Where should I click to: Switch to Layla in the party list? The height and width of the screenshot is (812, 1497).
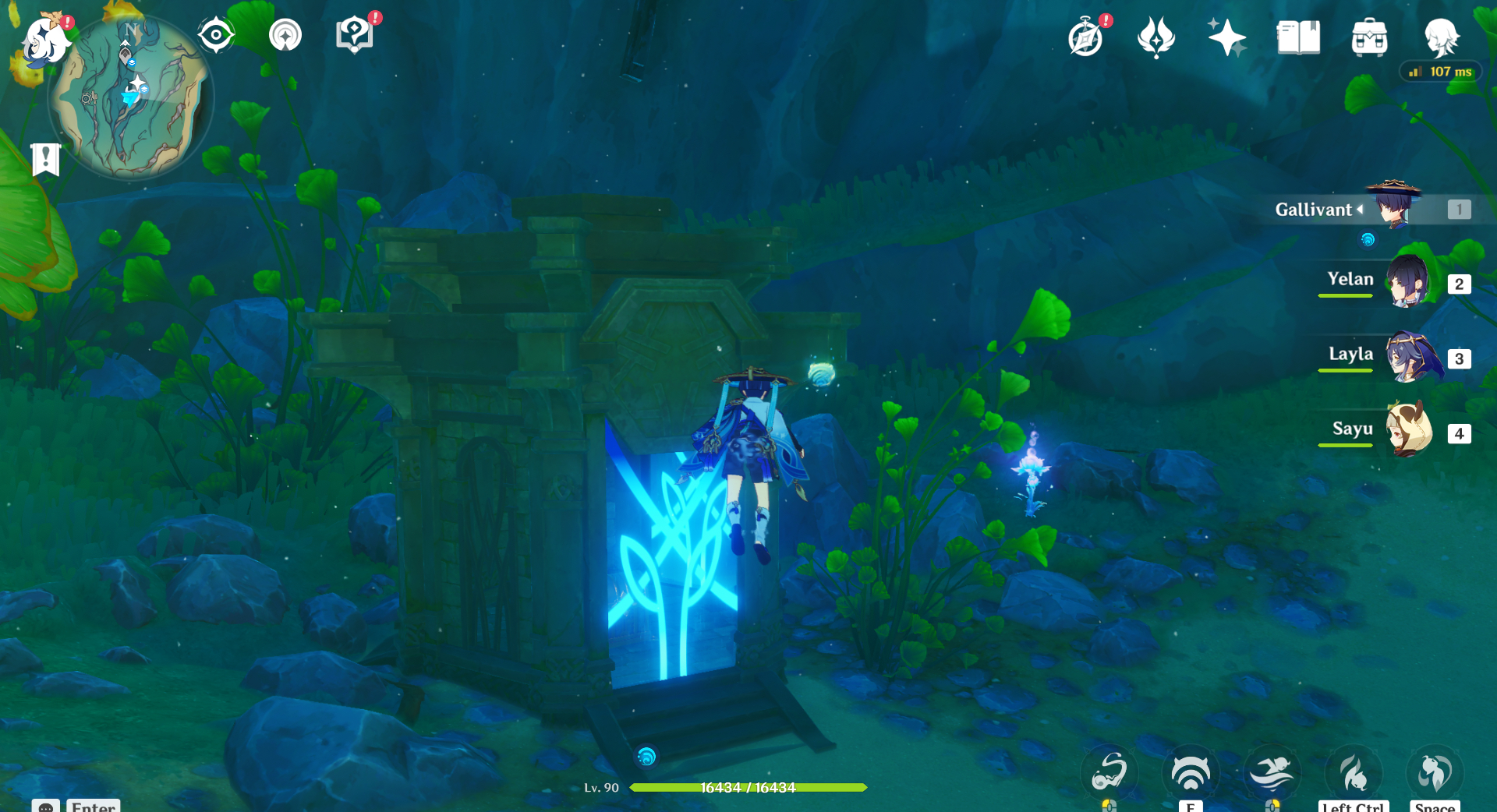[1409, 358]
